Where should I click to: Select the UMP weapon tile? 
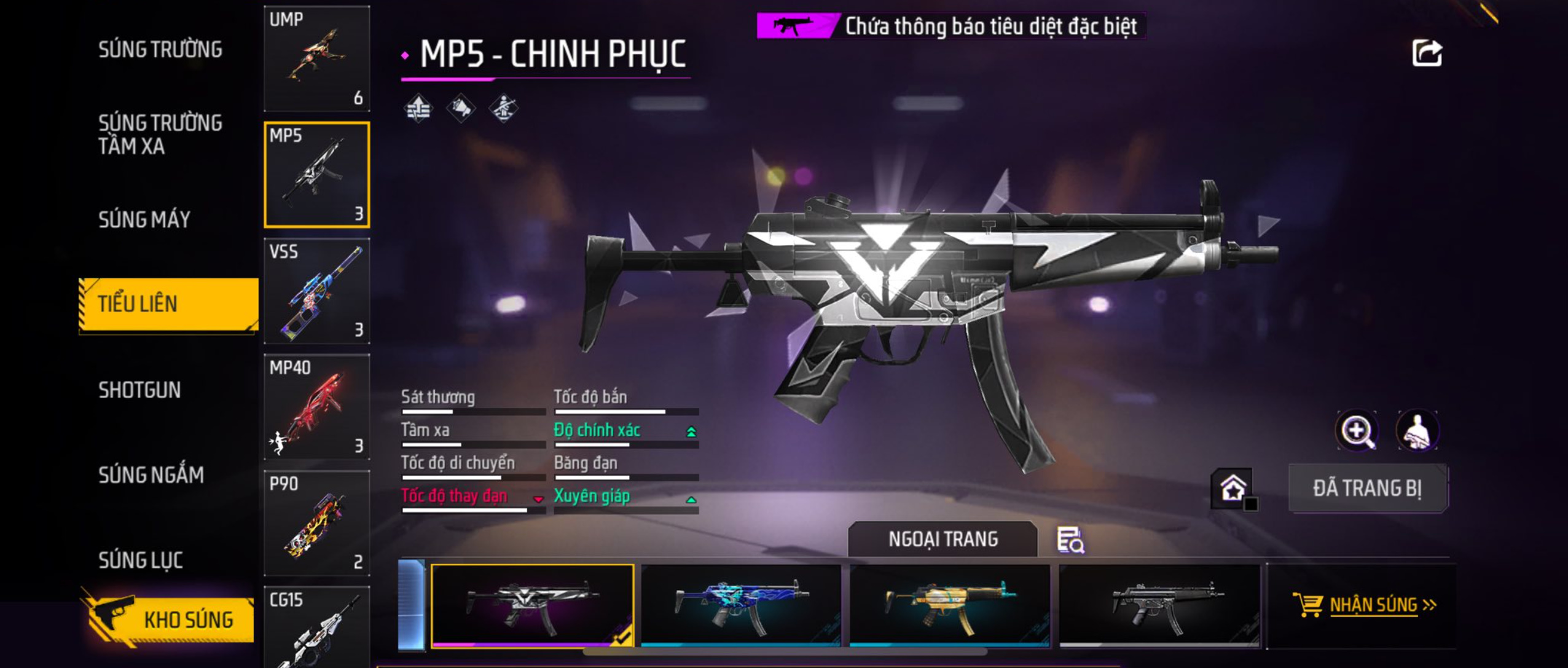[x=317, y=59]
